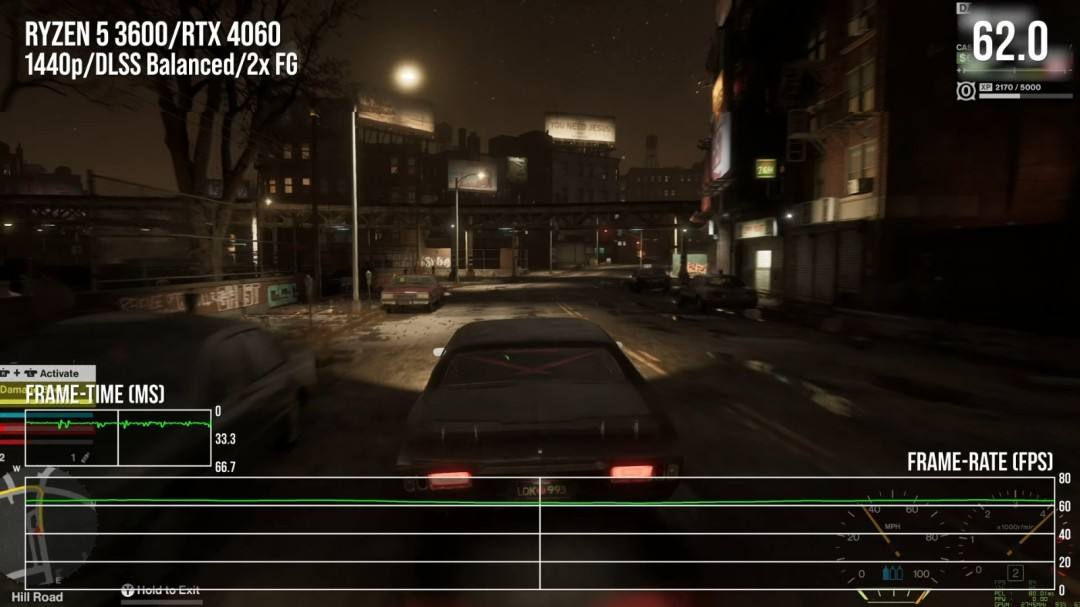The width and height of the screenshot is (1080, 607).
Task: Click the frame-rate graph overlay
Action: [x=540, y=533]
